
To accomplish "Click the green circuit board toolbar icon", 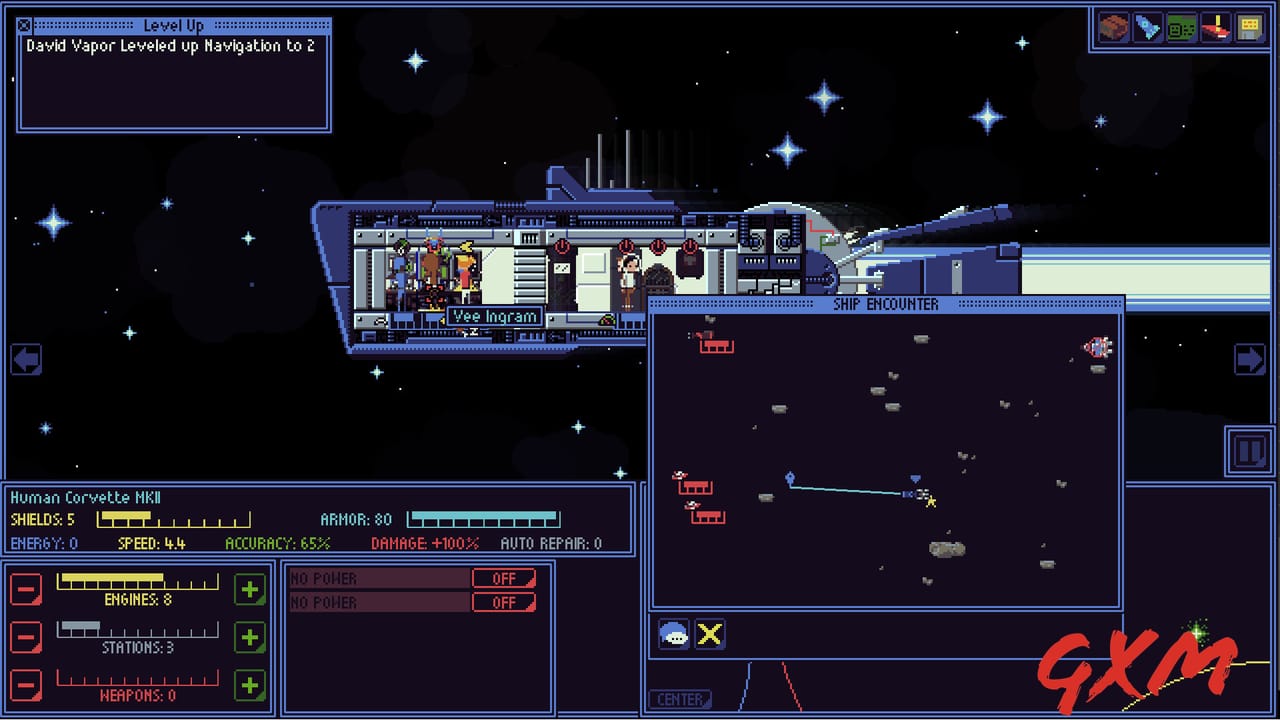I will [1181, 27].
